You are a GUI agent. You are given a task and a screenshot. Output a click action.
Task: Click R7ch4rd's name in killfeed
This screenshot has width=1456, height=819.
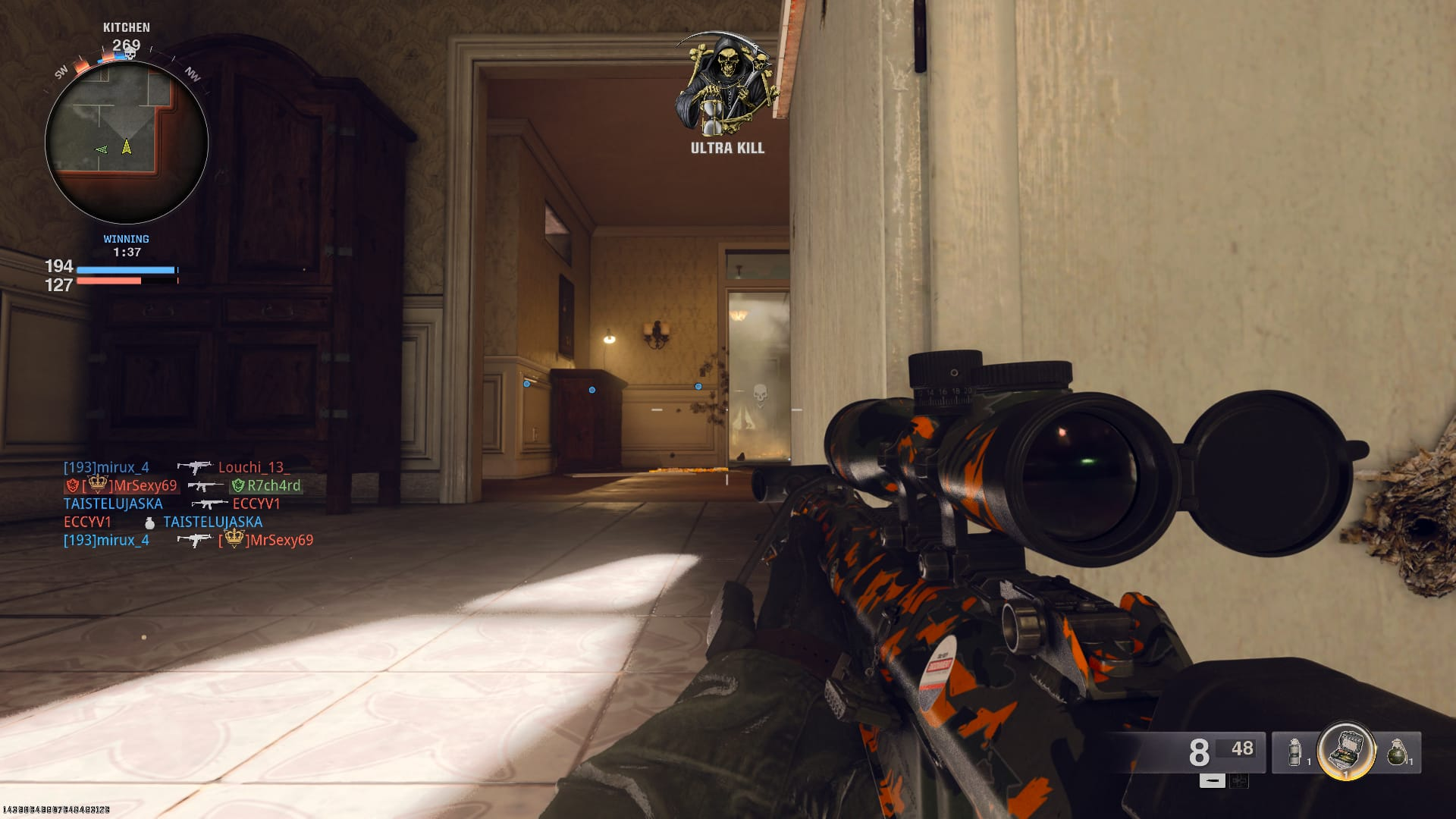[273, 485]
